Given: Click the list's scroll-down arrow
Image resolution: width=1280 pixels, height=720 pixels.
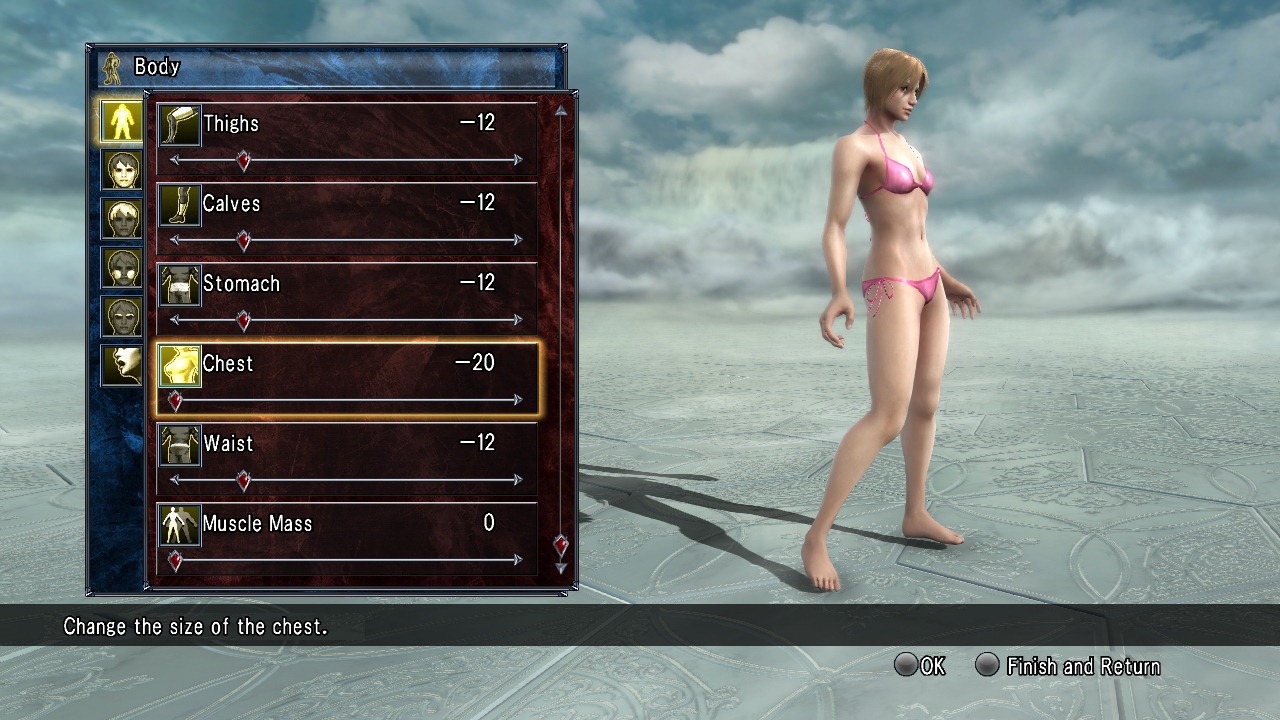Looking at the screenshot, I should point(561,568).
